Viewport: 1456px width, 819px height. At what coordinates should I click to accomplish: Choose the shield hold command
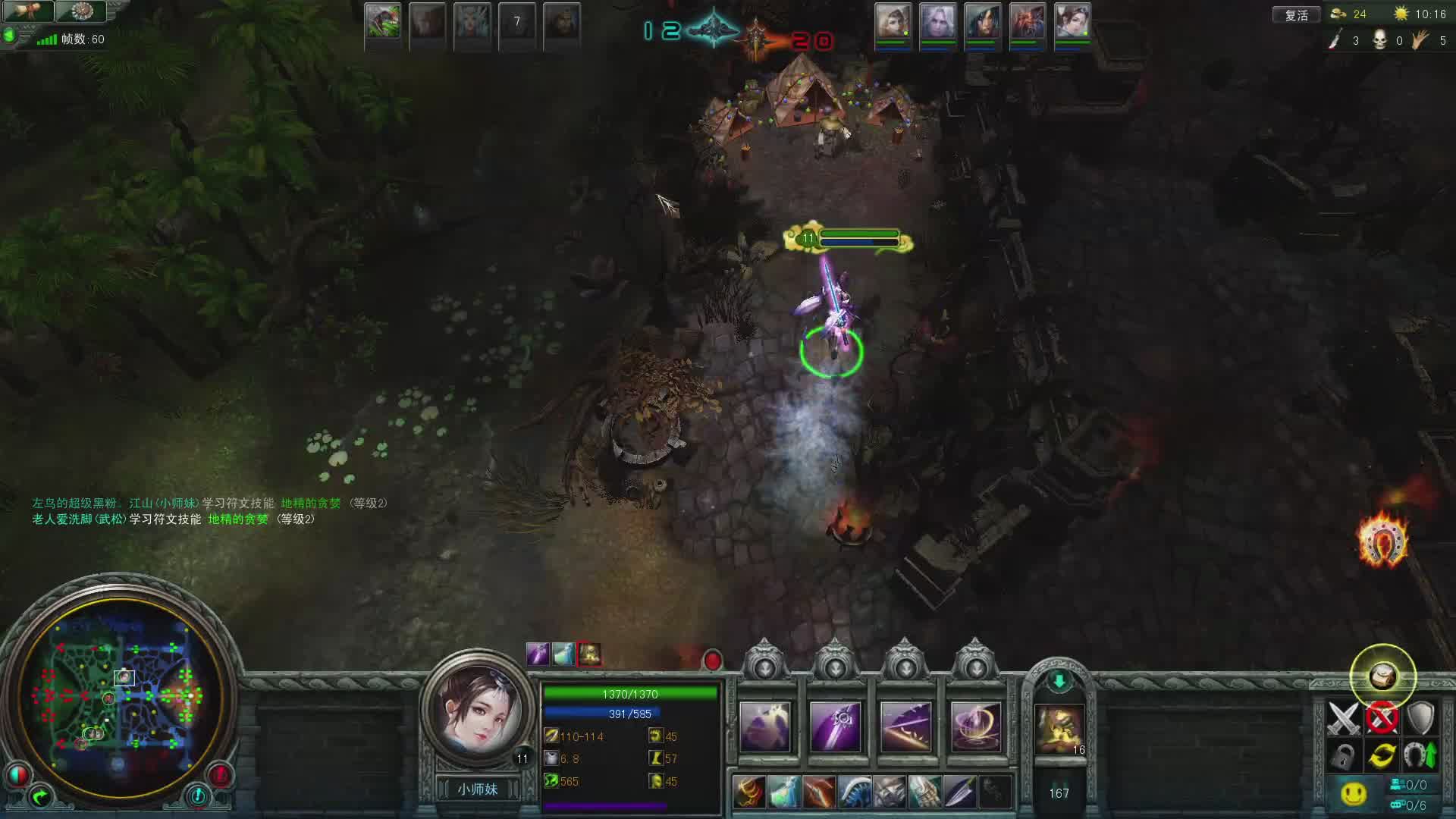click(x=1420, y=718)
